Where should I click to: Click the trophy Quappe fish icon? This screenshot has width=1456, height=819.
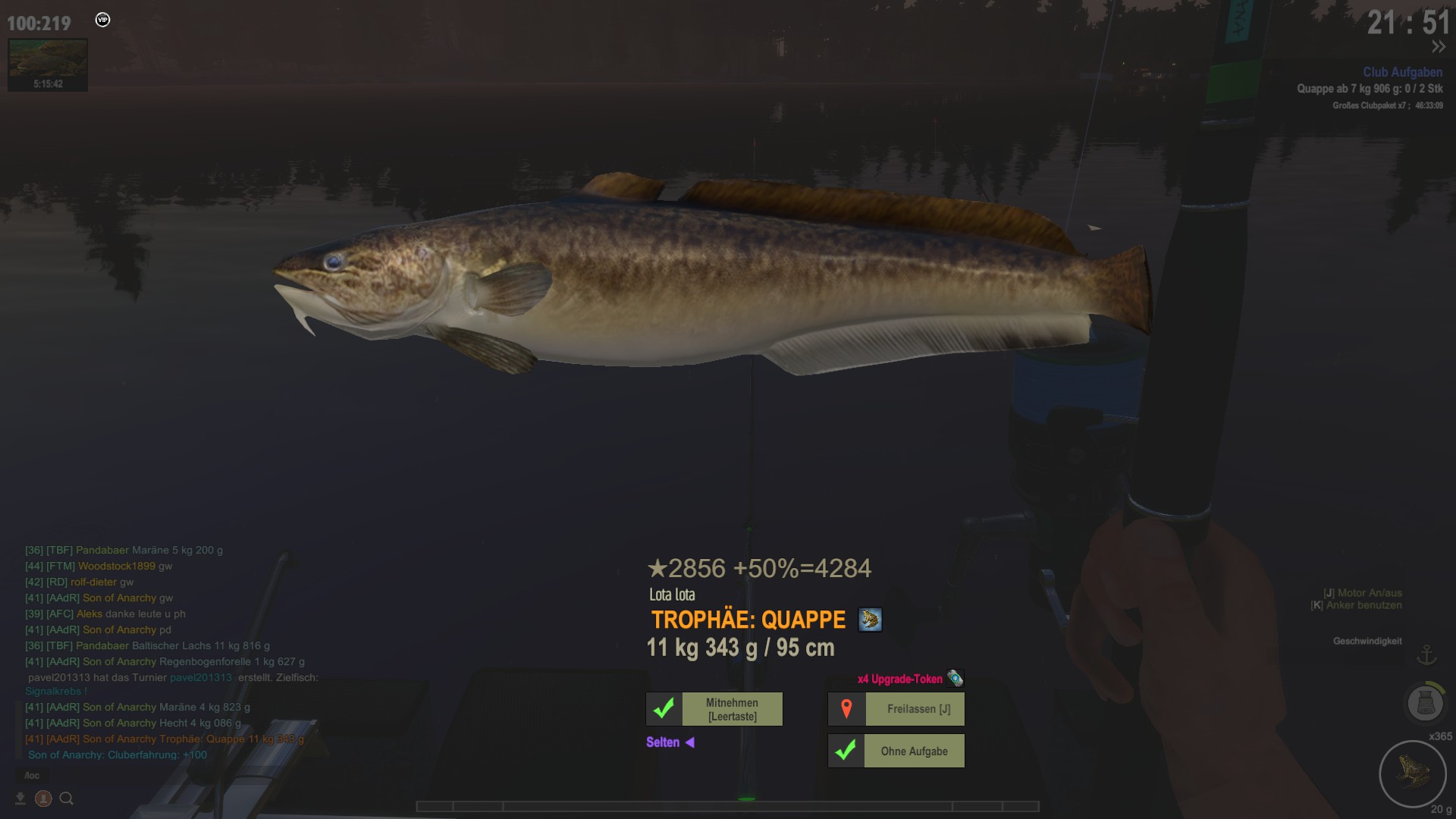point(870,620)
